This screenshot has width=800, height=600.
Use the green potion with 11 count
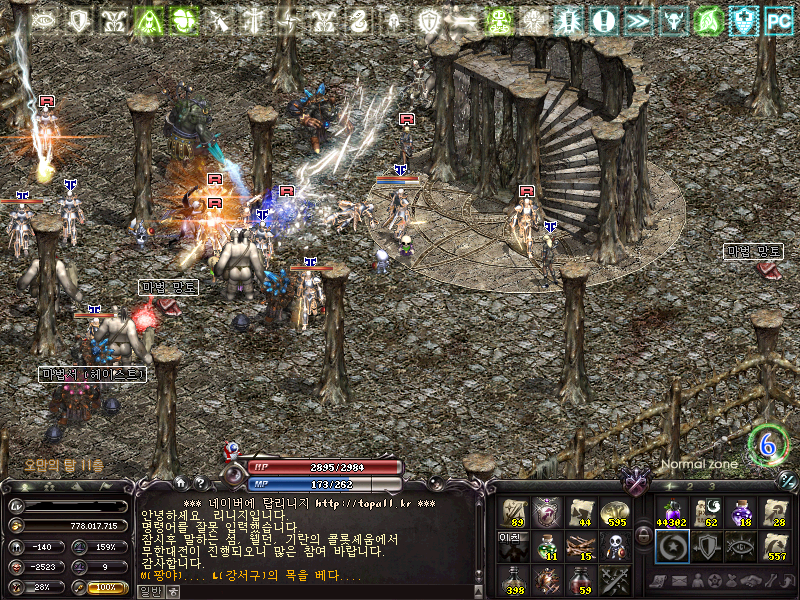point(547,546)
